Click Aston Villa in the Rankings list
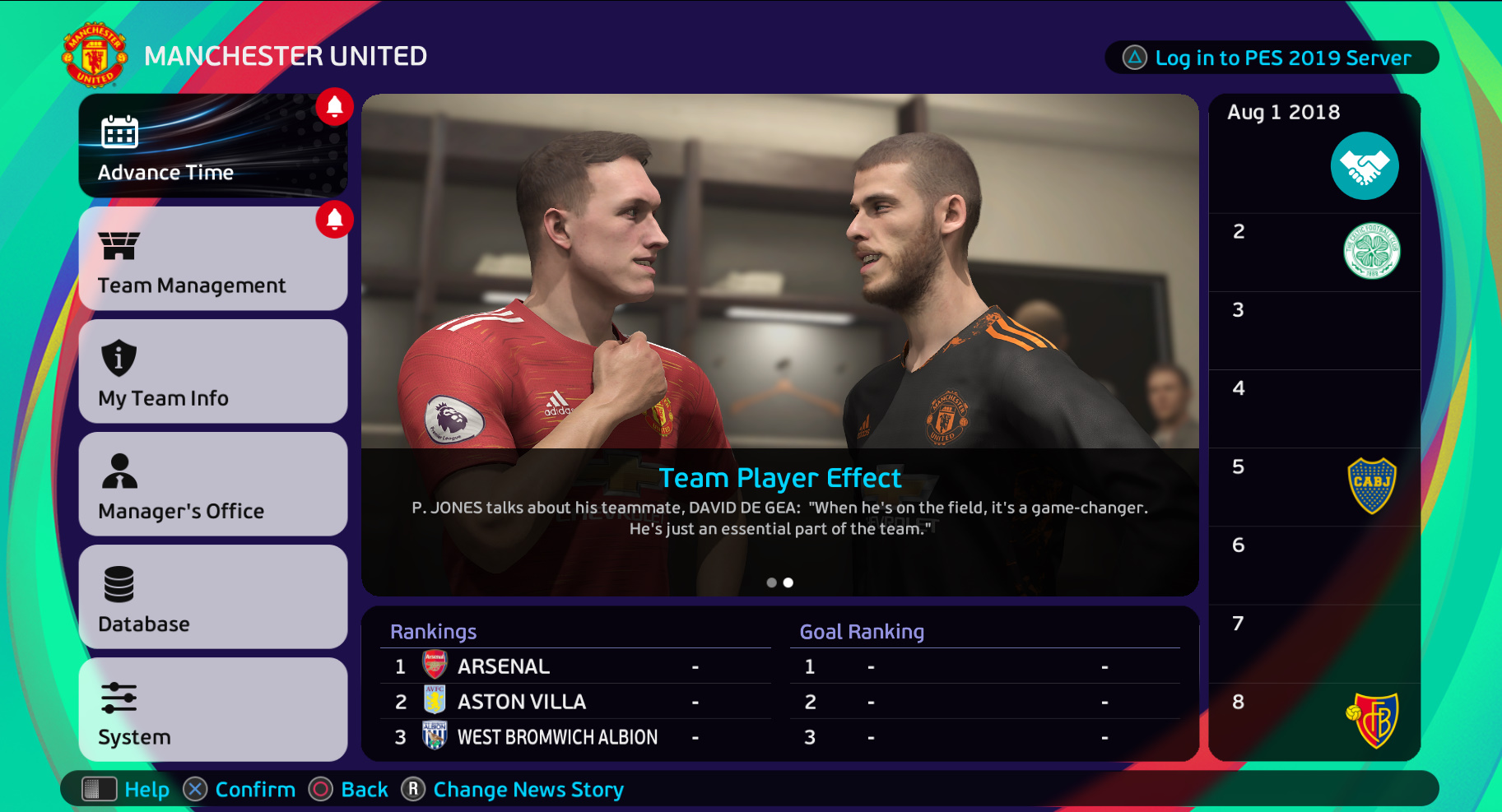 (574, 702)
